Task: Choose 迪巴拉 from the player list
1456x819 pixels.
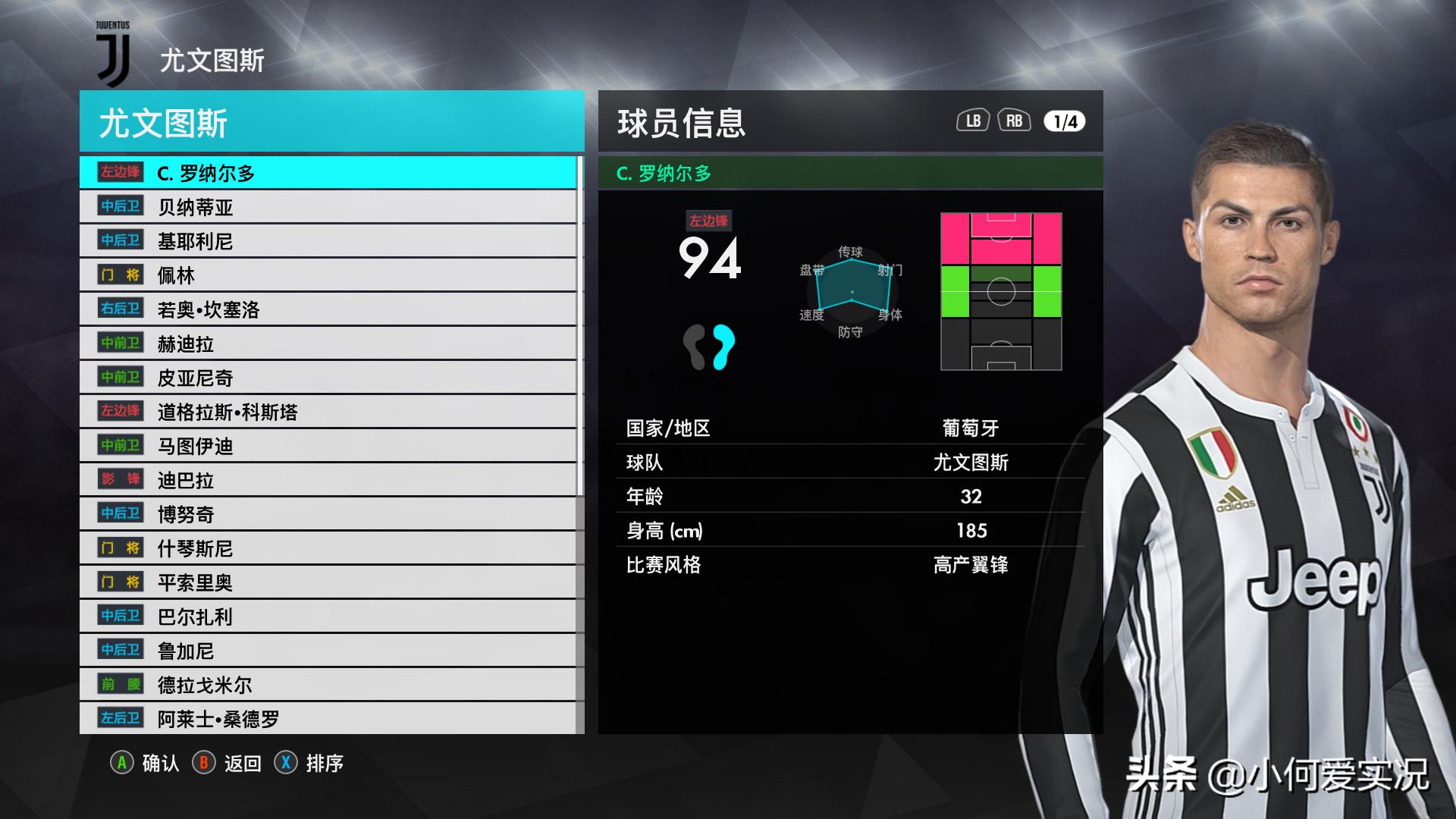Action: click(328, 480)
